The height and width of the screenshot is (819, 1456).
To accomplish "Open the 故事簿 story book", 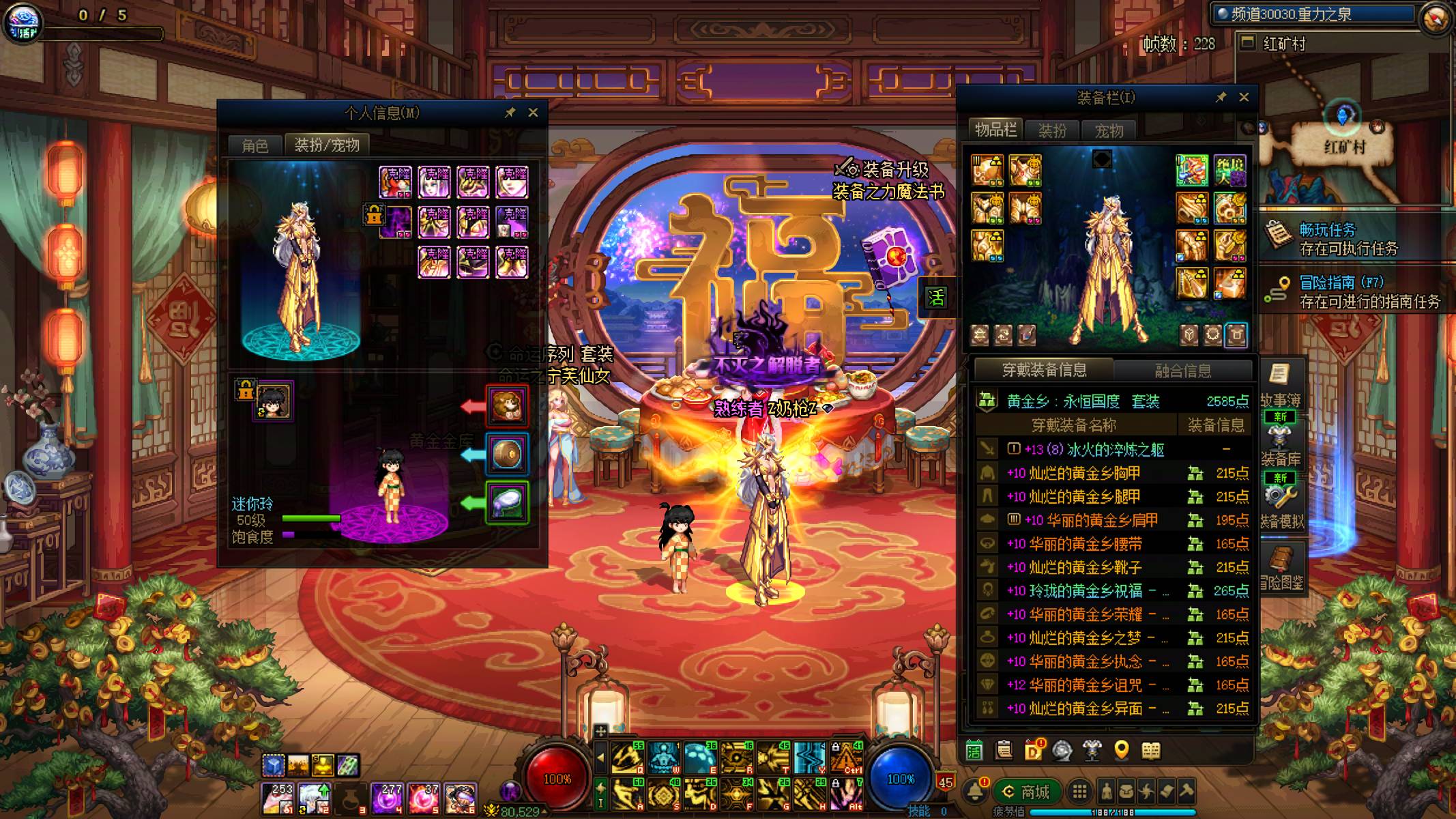I will point(1280,386).
